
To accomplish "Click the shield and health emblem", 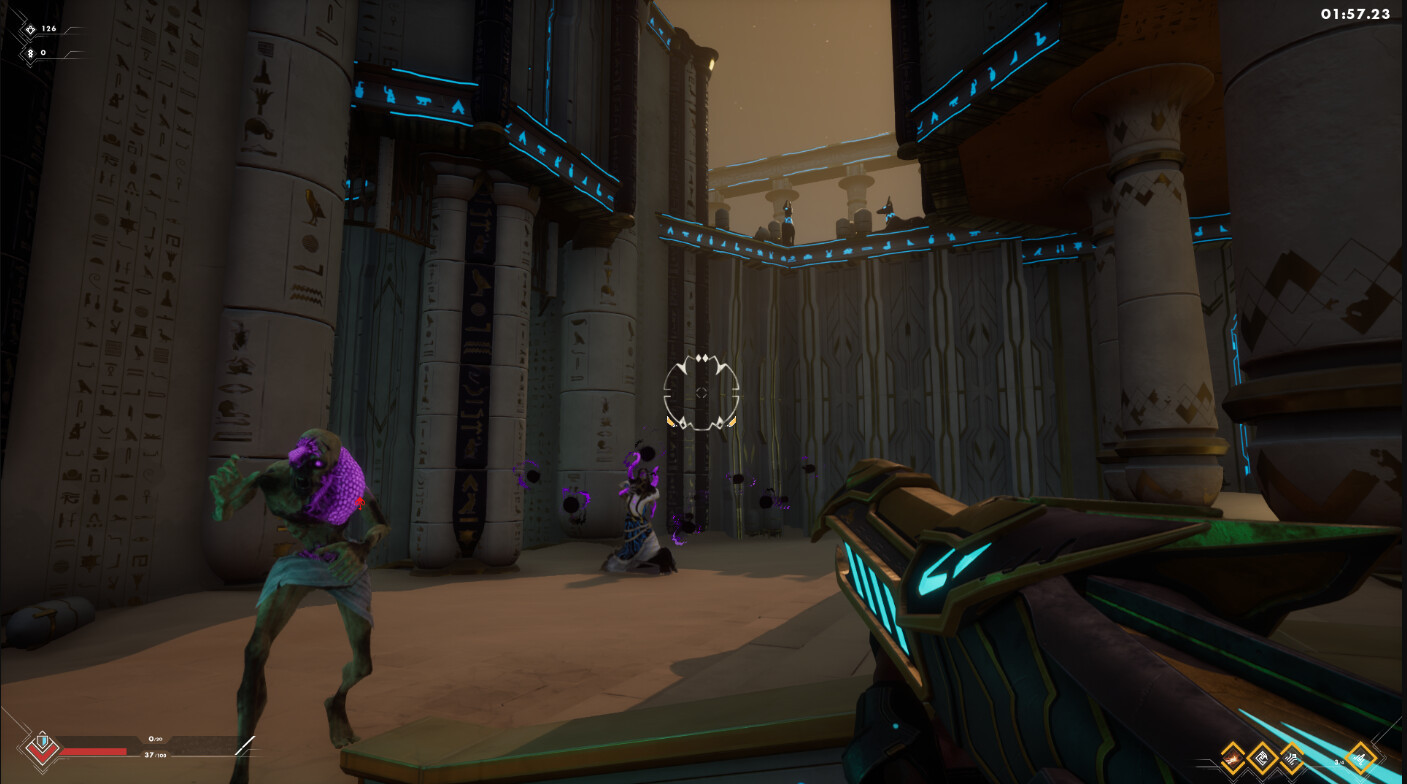I will pyautogui.click(x=42, y=746).
